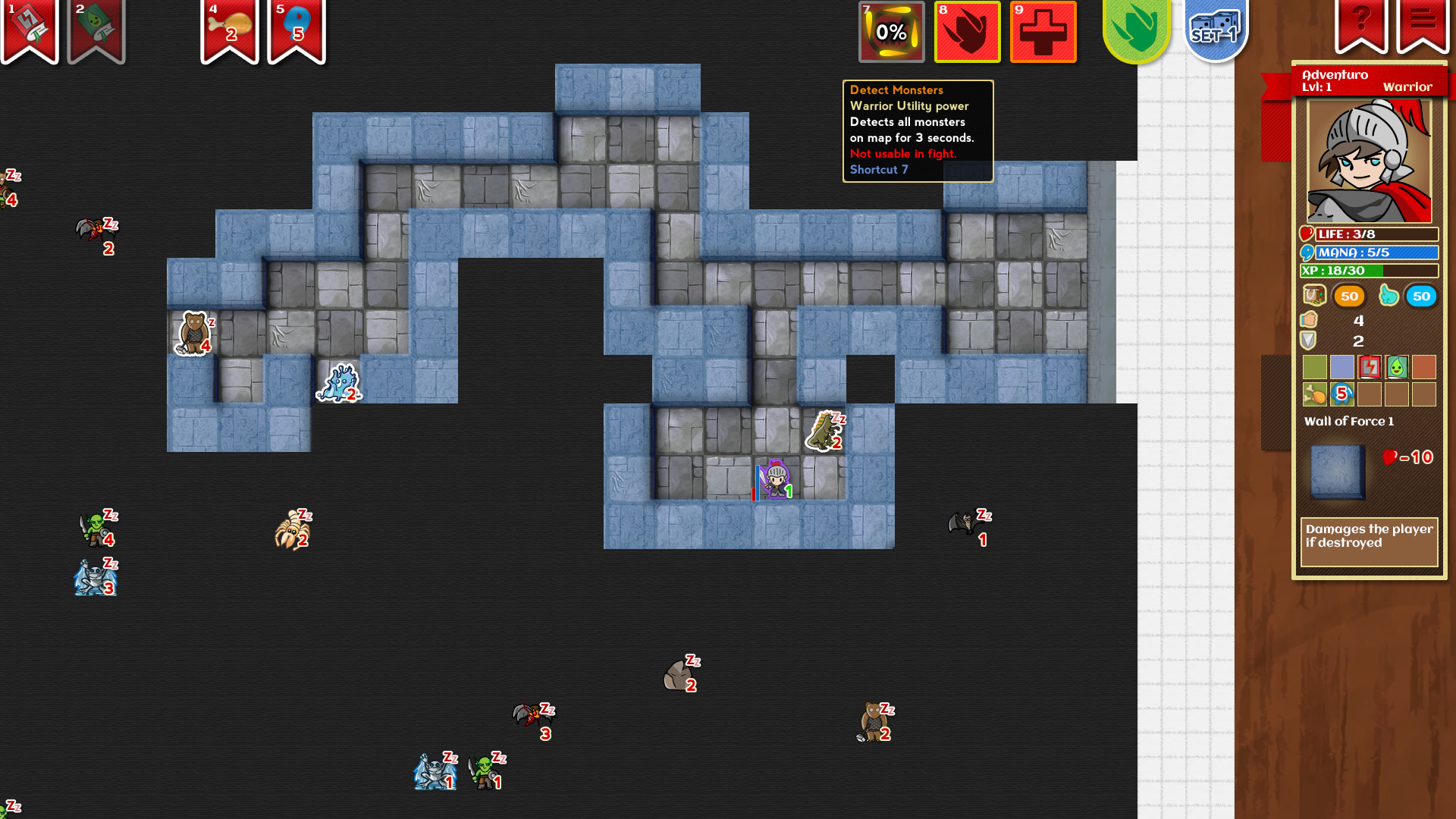Screen dimensions: 1456x819
Task: Select the green claw shield emblem
Action: click(x=1136, y=30)
